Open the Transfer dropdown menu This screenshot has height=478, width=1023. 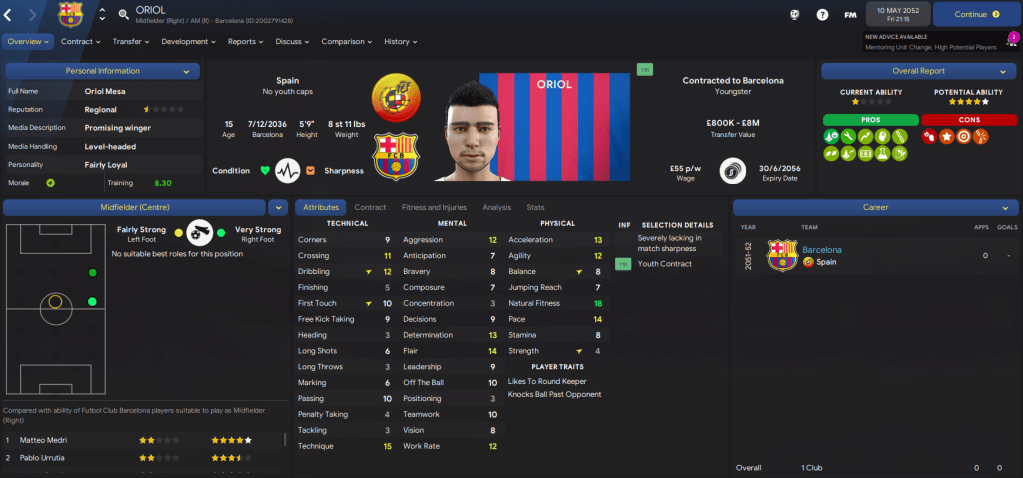(131, 42)
